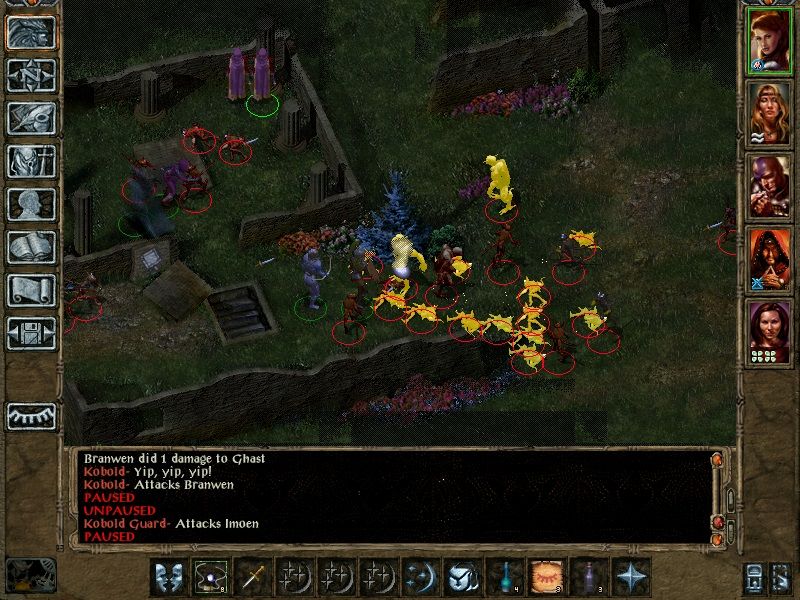Open special abilities with the four-point star
Image resolution: width=800 pixels, height=600 pixels.
tap(630, 578)
